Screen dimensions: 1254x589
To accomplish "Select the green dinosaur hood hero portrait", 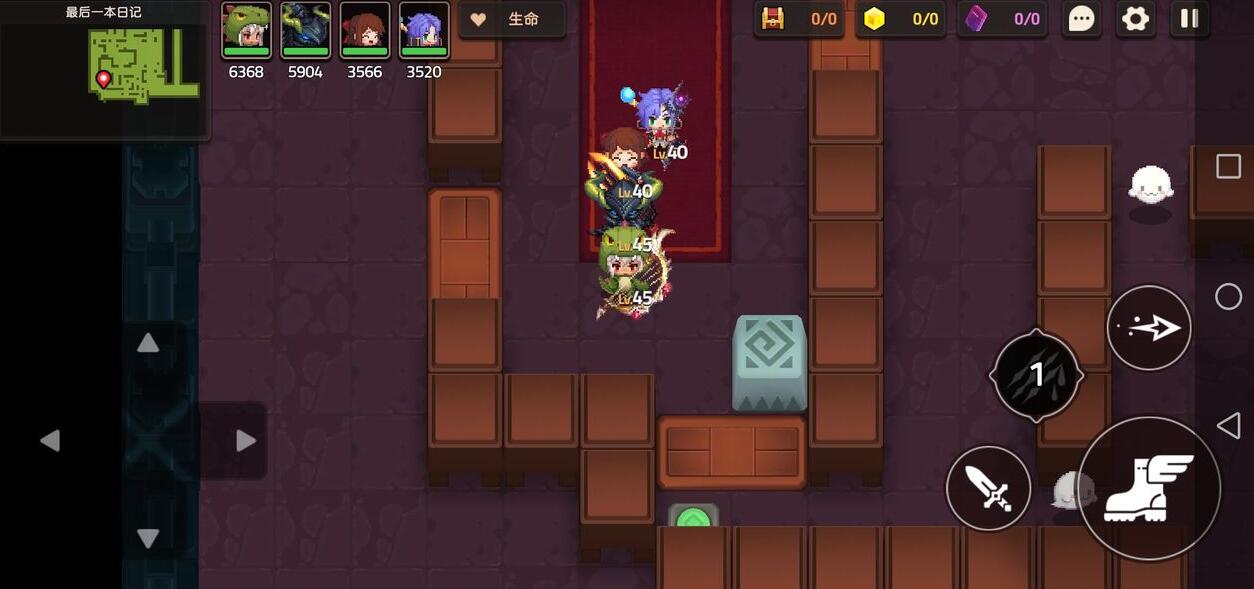I will [x=246, y=28].
